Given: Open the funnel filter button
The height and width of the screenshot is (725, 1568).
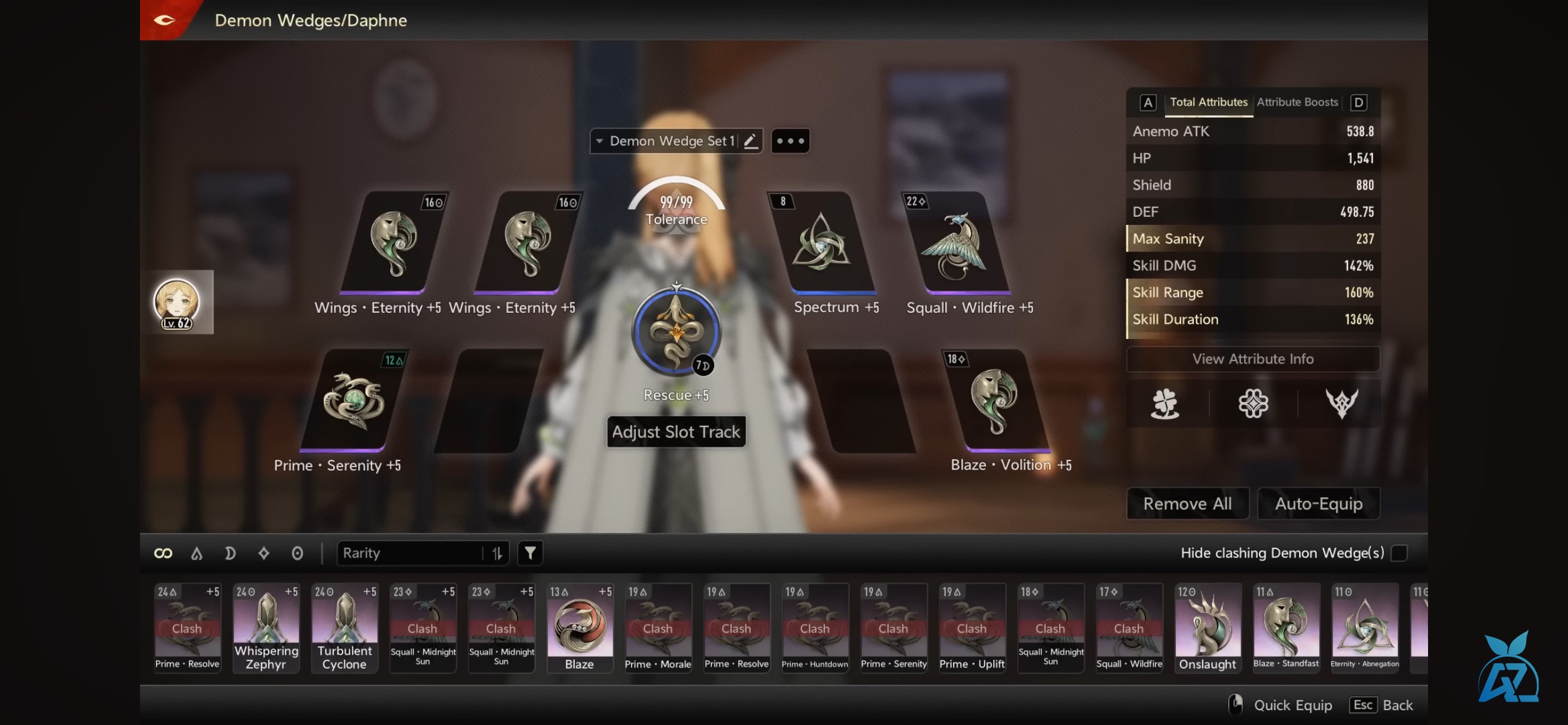Looking at the screenshot, I should [530, 553].
